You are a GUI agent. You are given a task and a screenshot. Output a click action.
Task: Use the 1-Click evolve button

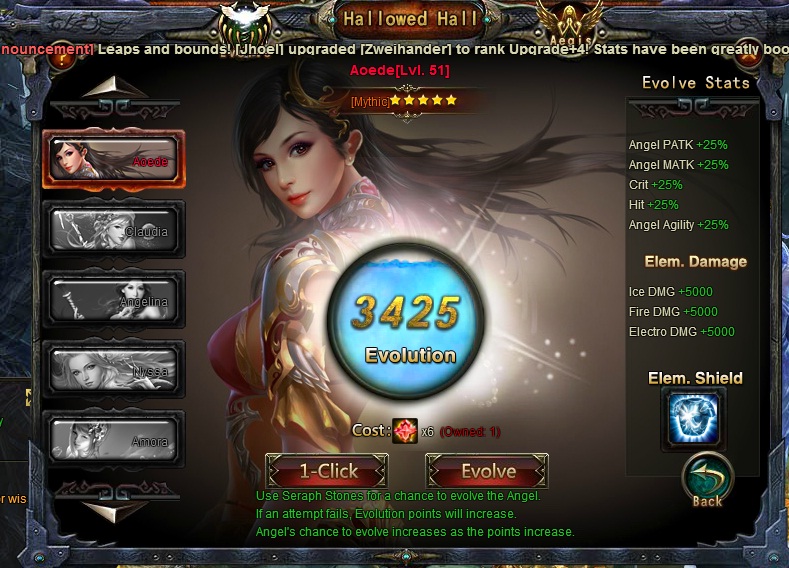tap(325, 471)
